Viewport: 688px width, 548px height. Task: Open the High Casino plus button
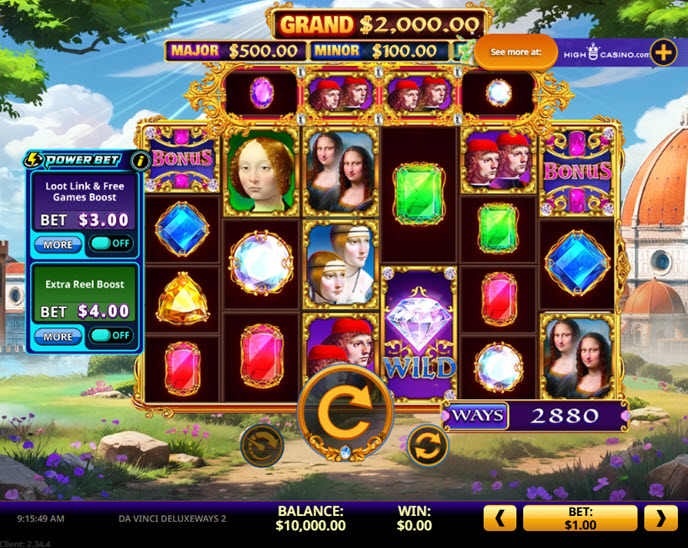click(663, 53)
